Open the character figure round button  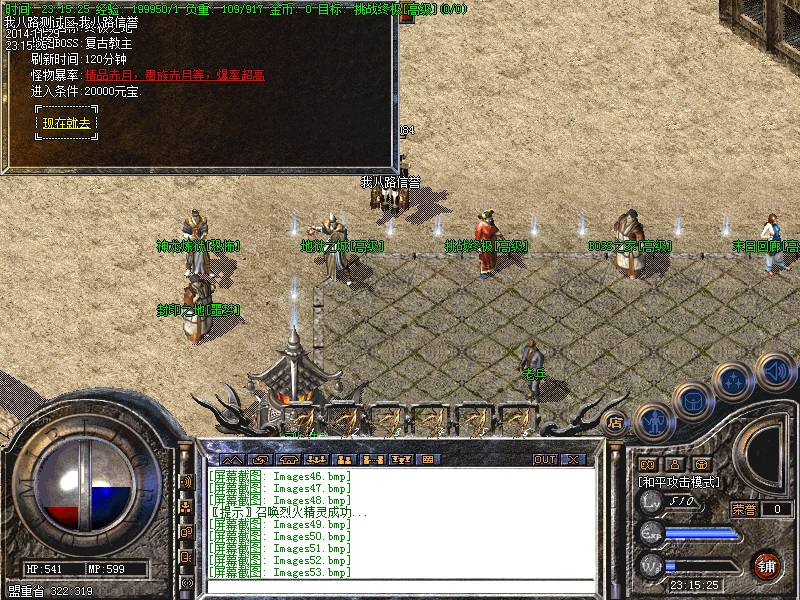[x=652, y=422]
